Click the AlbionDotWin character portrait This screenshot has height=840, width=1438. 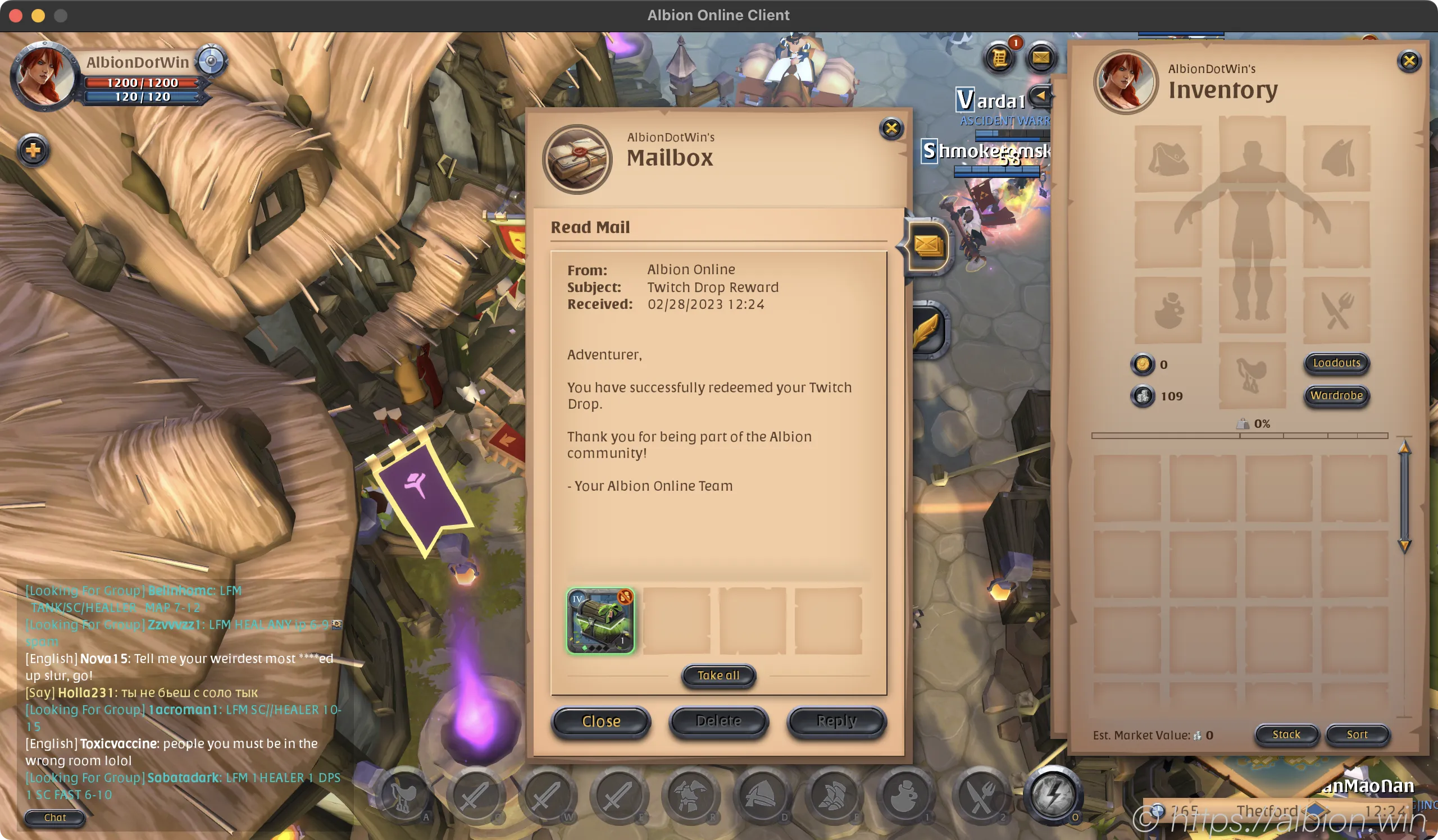pyautogui.click(x=44, y=76)
